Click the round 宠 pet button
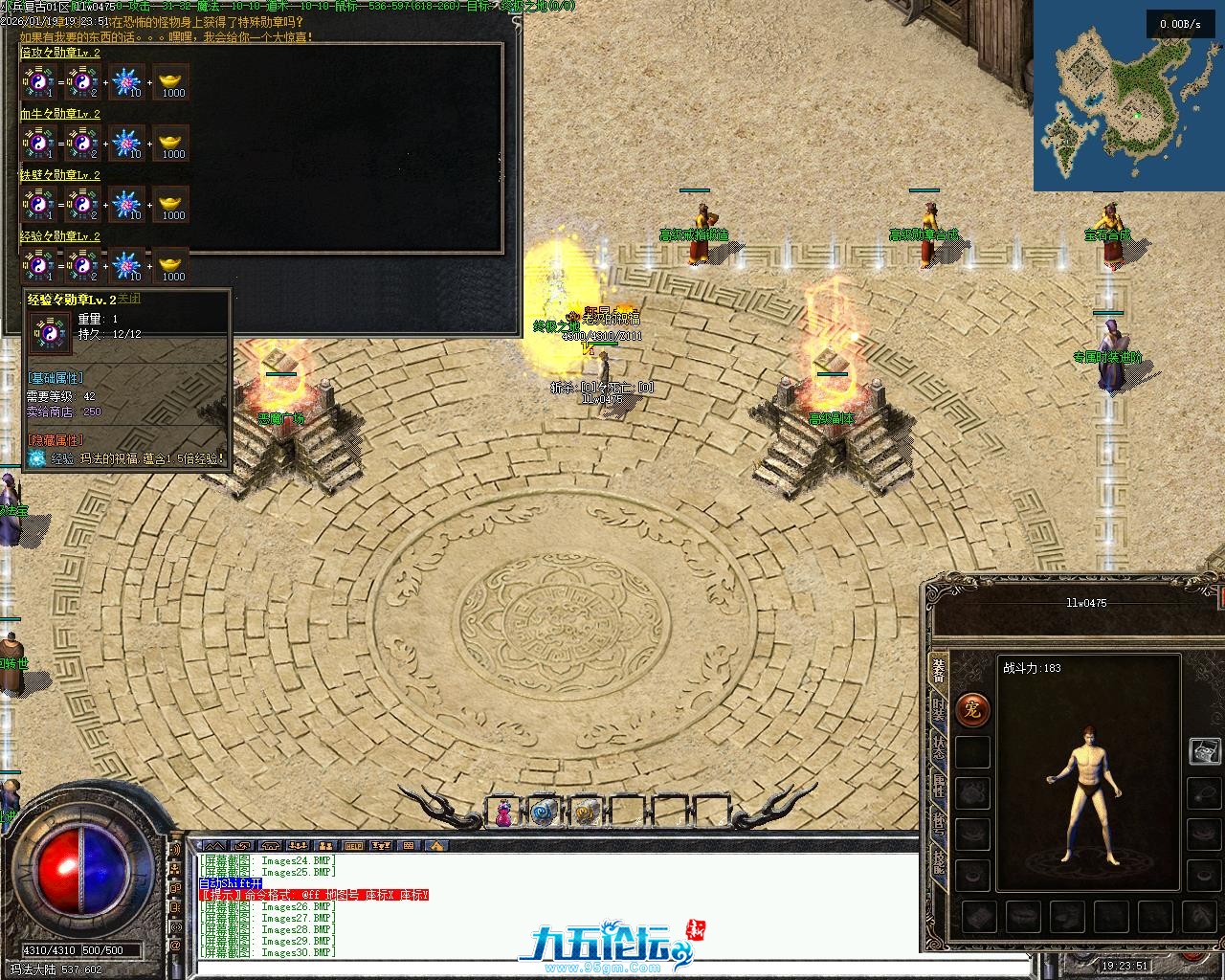Viewport: 1225px width, 980px height. [972, 710]
